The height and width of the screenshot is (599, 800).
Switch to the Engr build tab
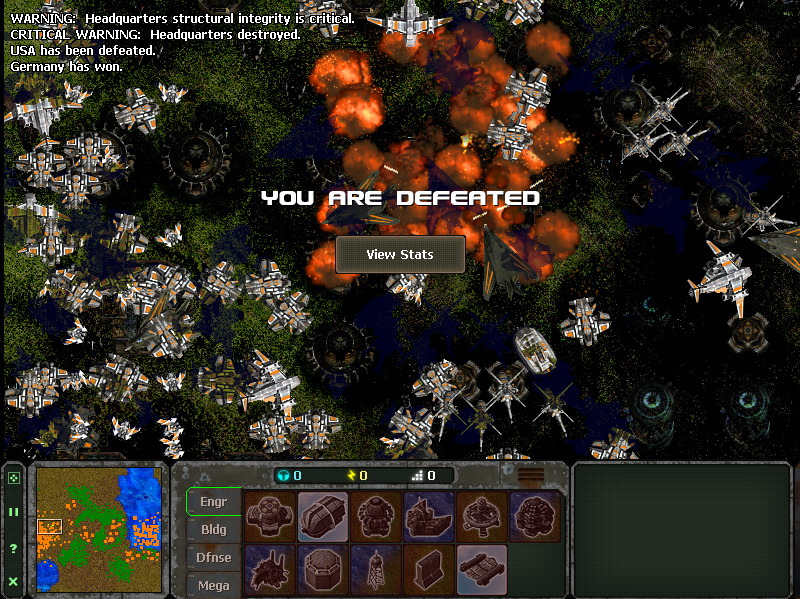214,502
